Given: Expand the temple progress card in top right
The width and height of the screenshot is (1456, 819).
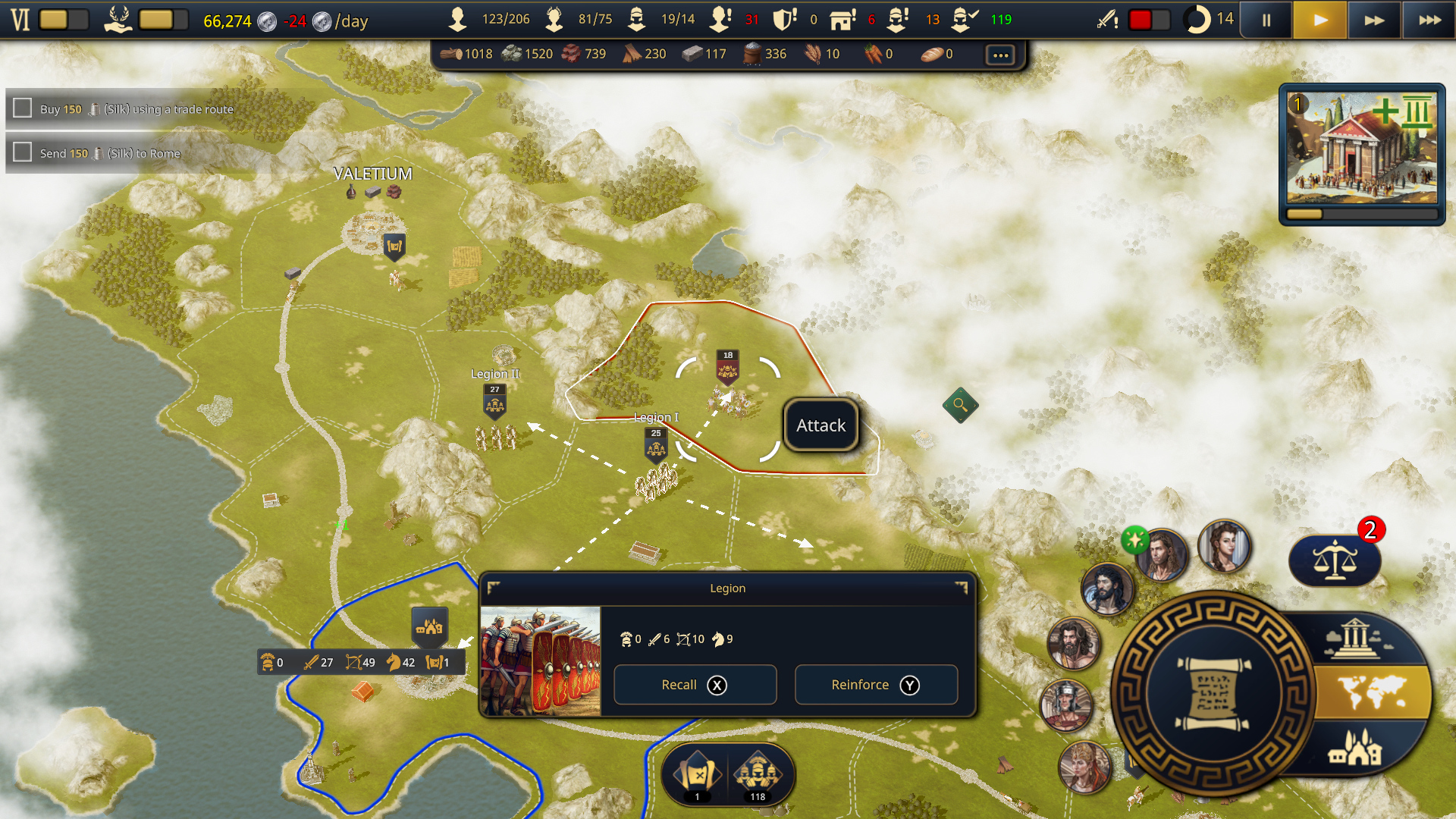Looking at the screenshot, I should coord(1361,152).
